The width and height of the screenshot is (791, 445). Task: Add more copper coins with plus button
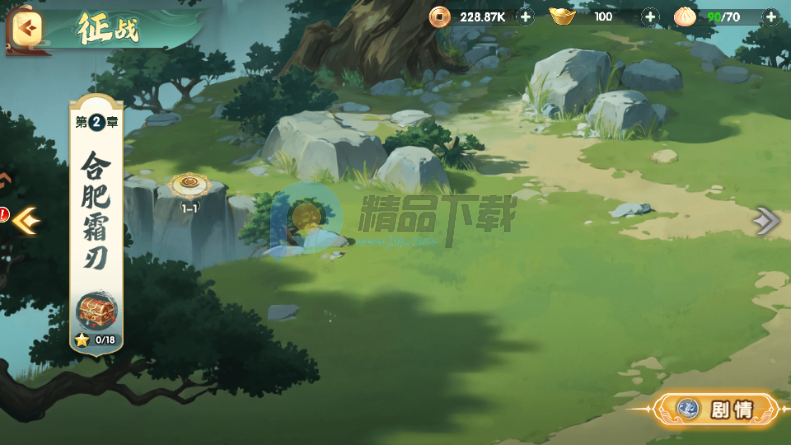526,17
